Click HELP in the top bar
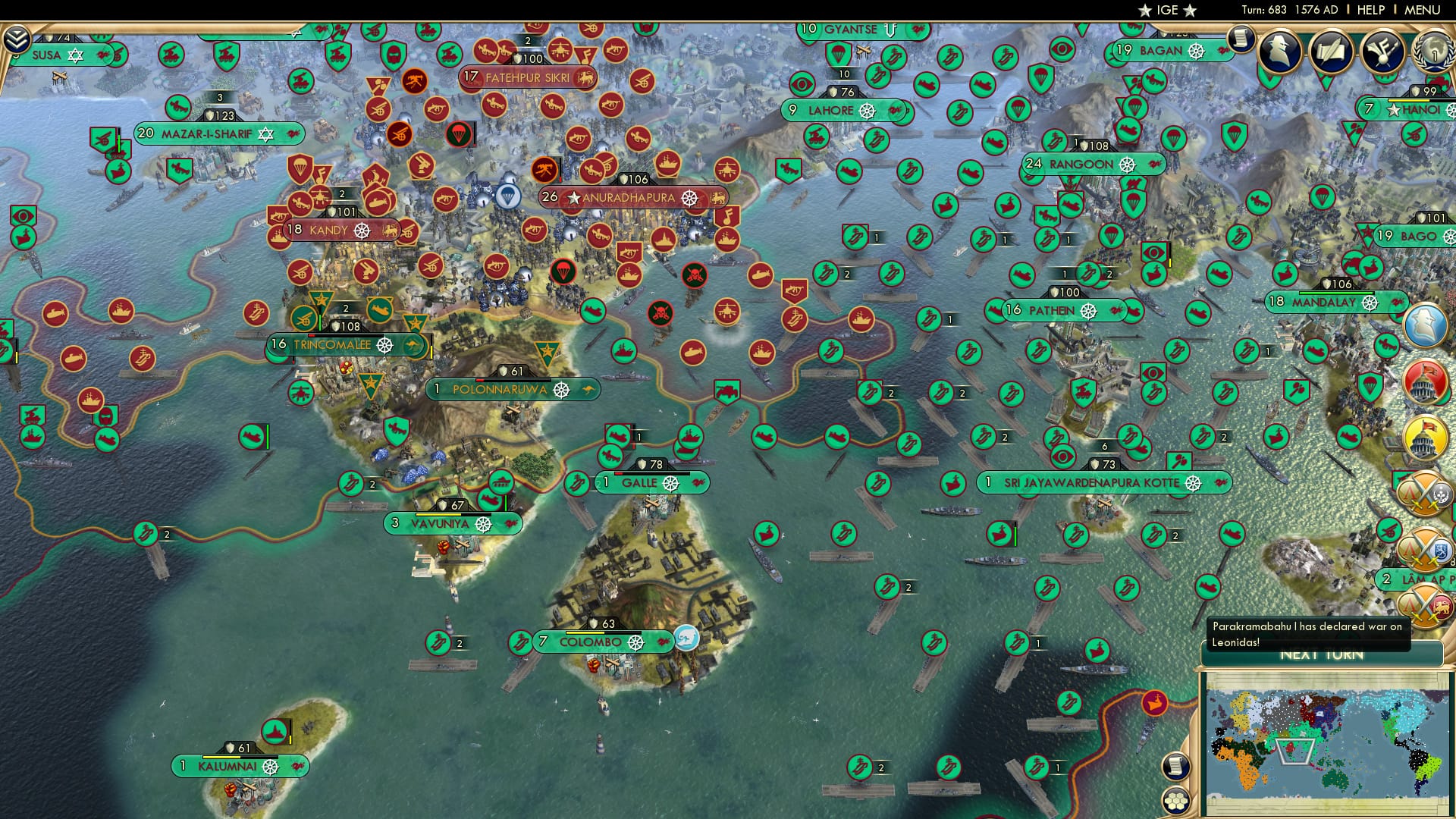This screenshot has height=819, width=1456. click(1373, 10)
